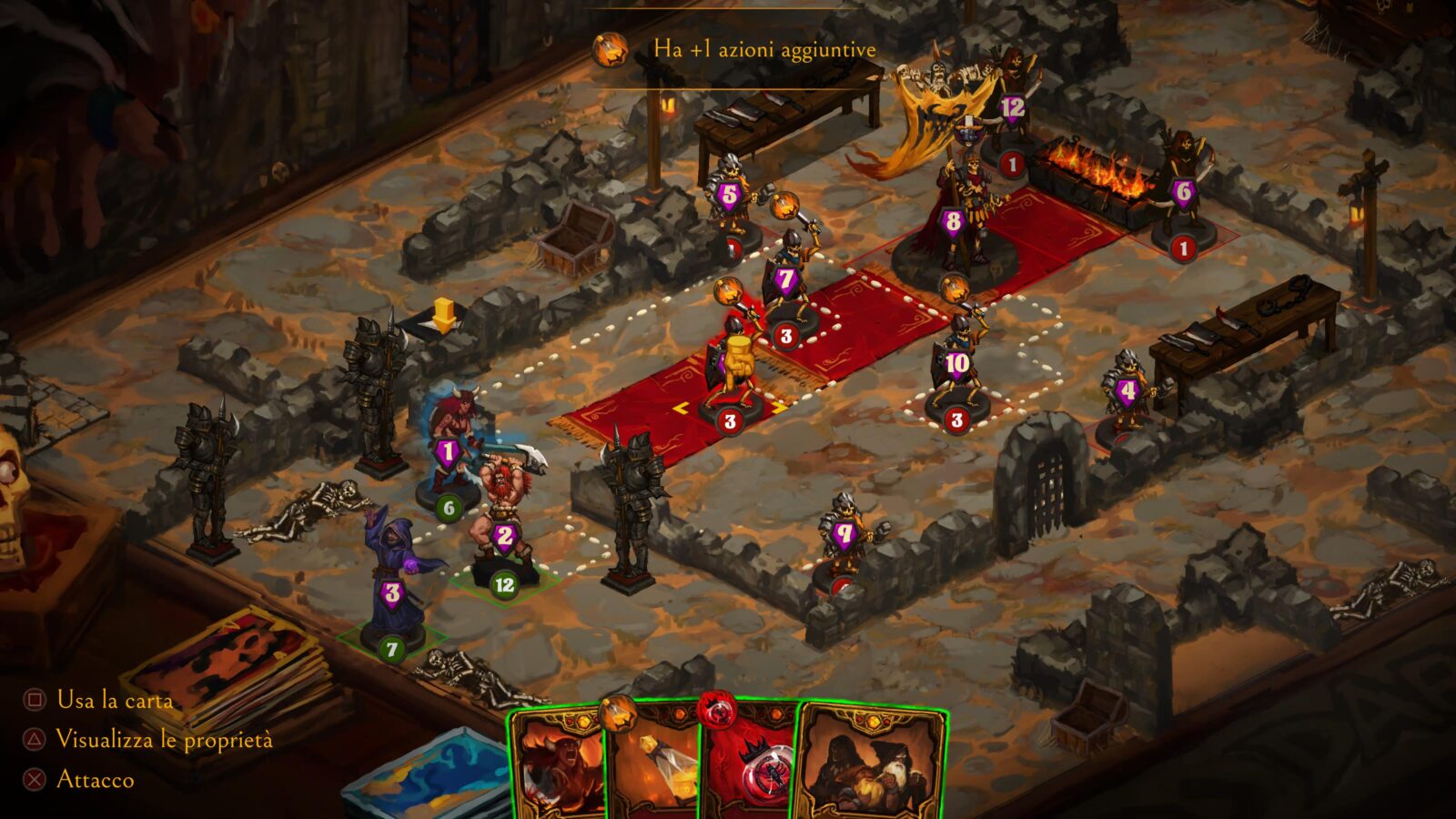The image size is (1456, 819).
Task: Select the hooded figures card
Action: [869, 764]
